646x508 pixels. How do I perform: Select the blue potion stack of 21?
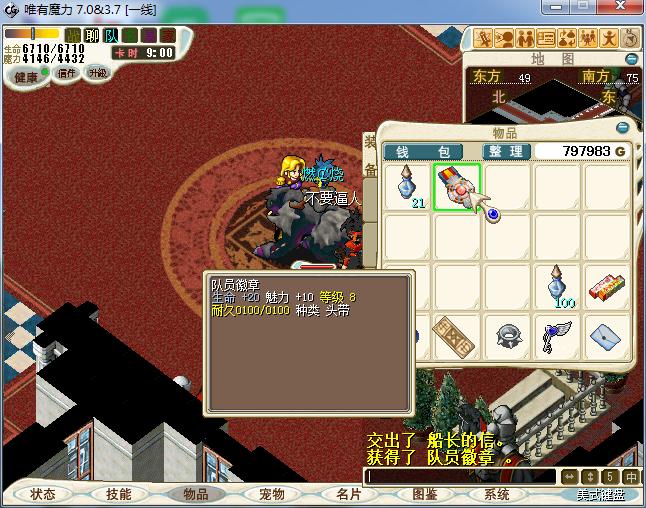(x=408, y=187)
